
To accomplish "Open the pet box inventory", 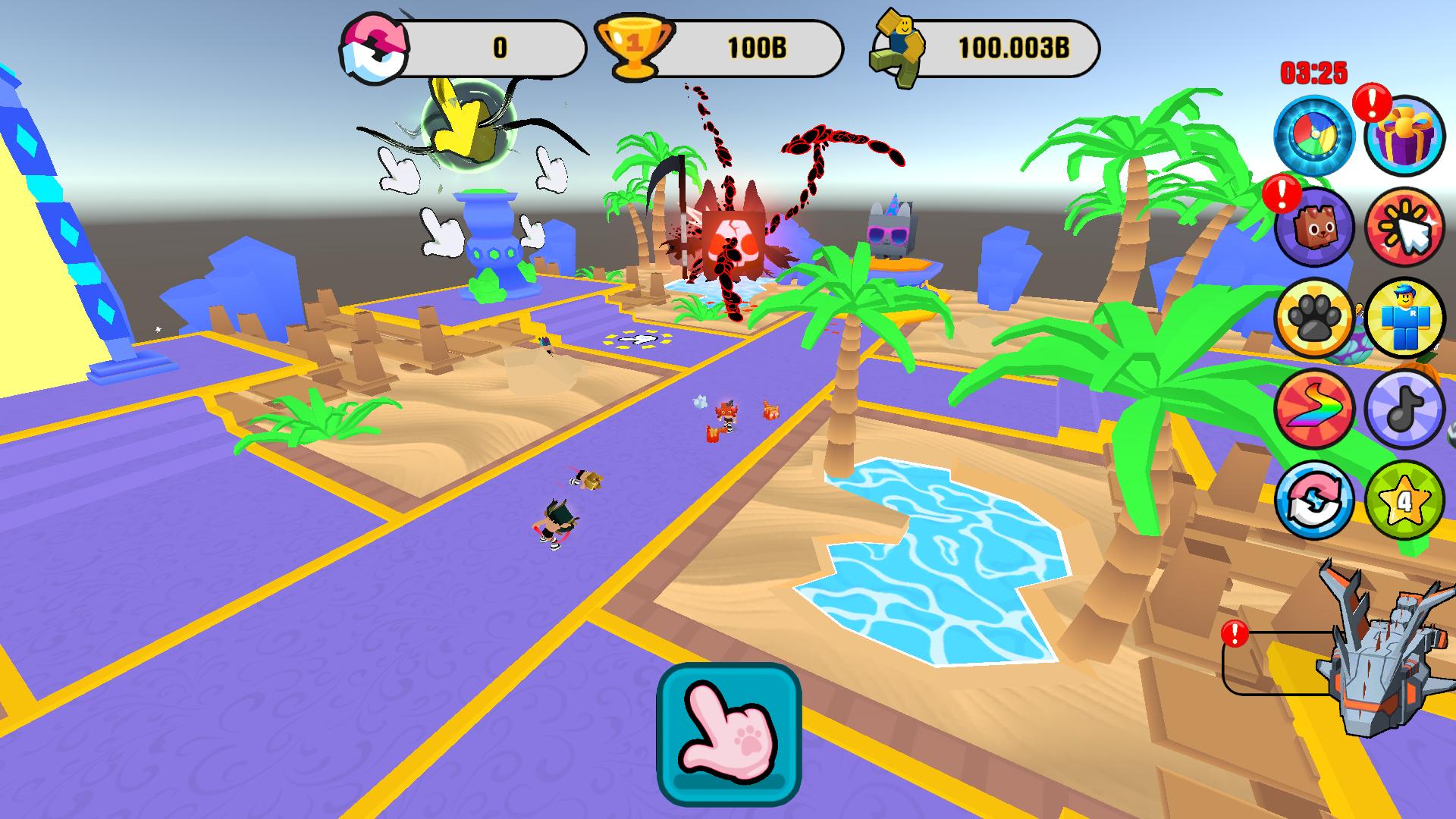I will coord(1314,231).
